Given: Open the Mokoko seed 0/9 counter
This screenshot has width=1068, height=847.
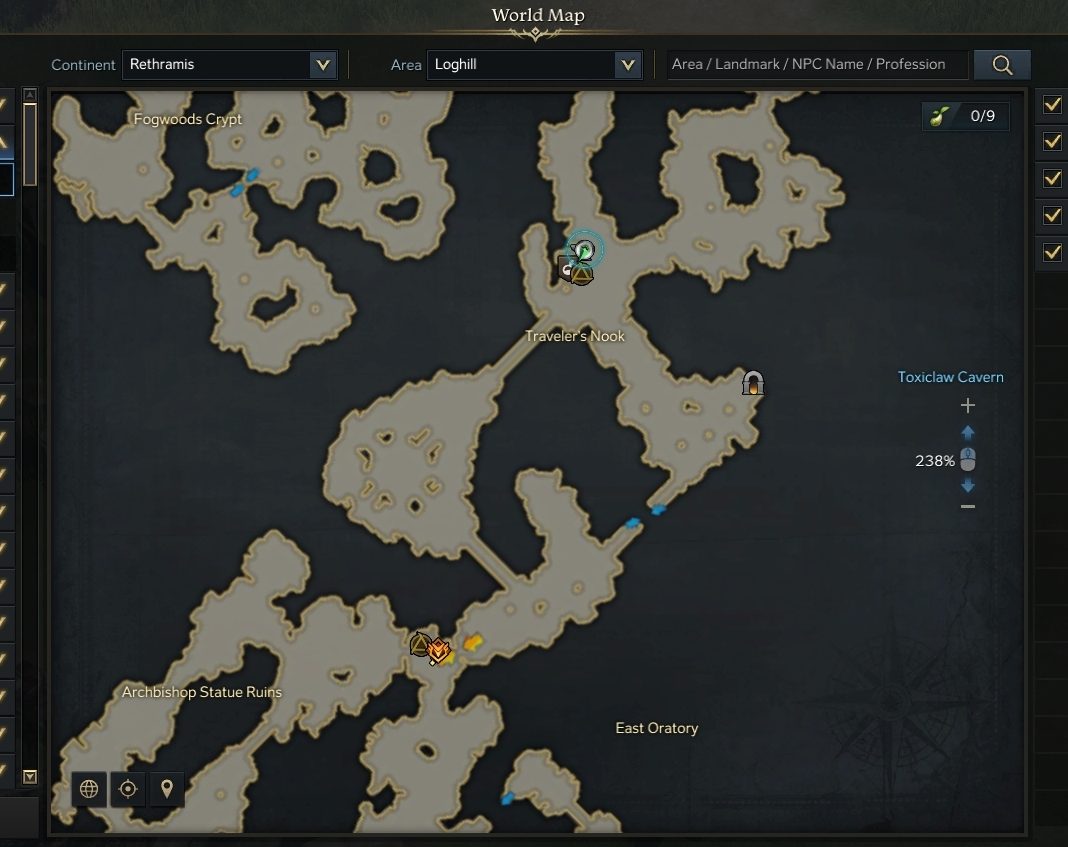Looking at the screenshot, I should pyautogui.click(x=965, y=116).
